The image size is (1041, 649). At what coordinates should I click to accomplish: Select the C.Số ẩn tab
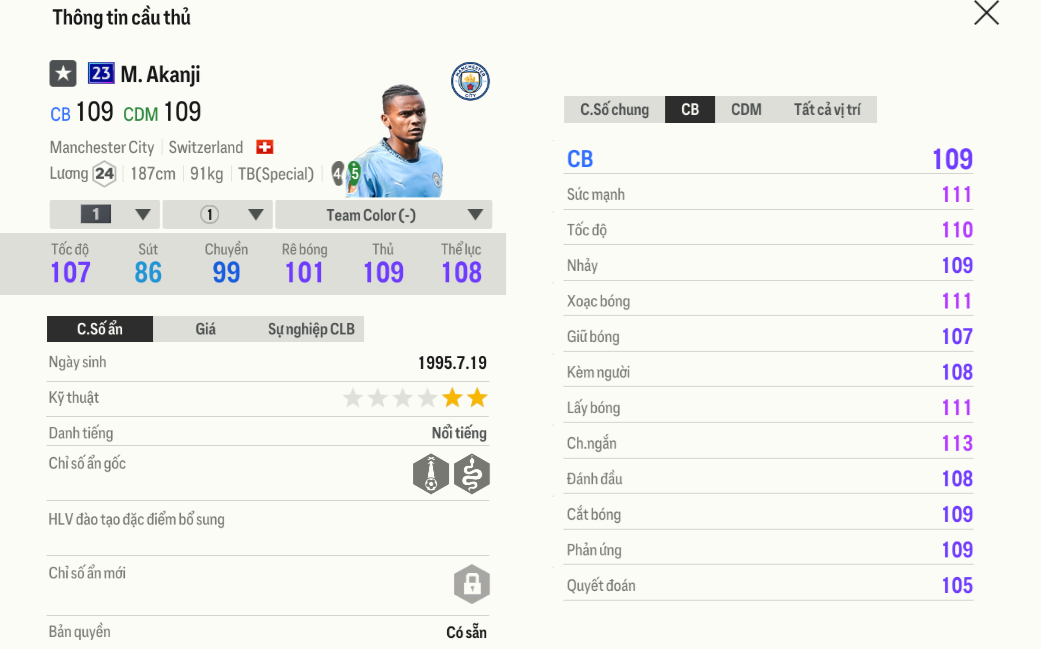pos(100,329)
